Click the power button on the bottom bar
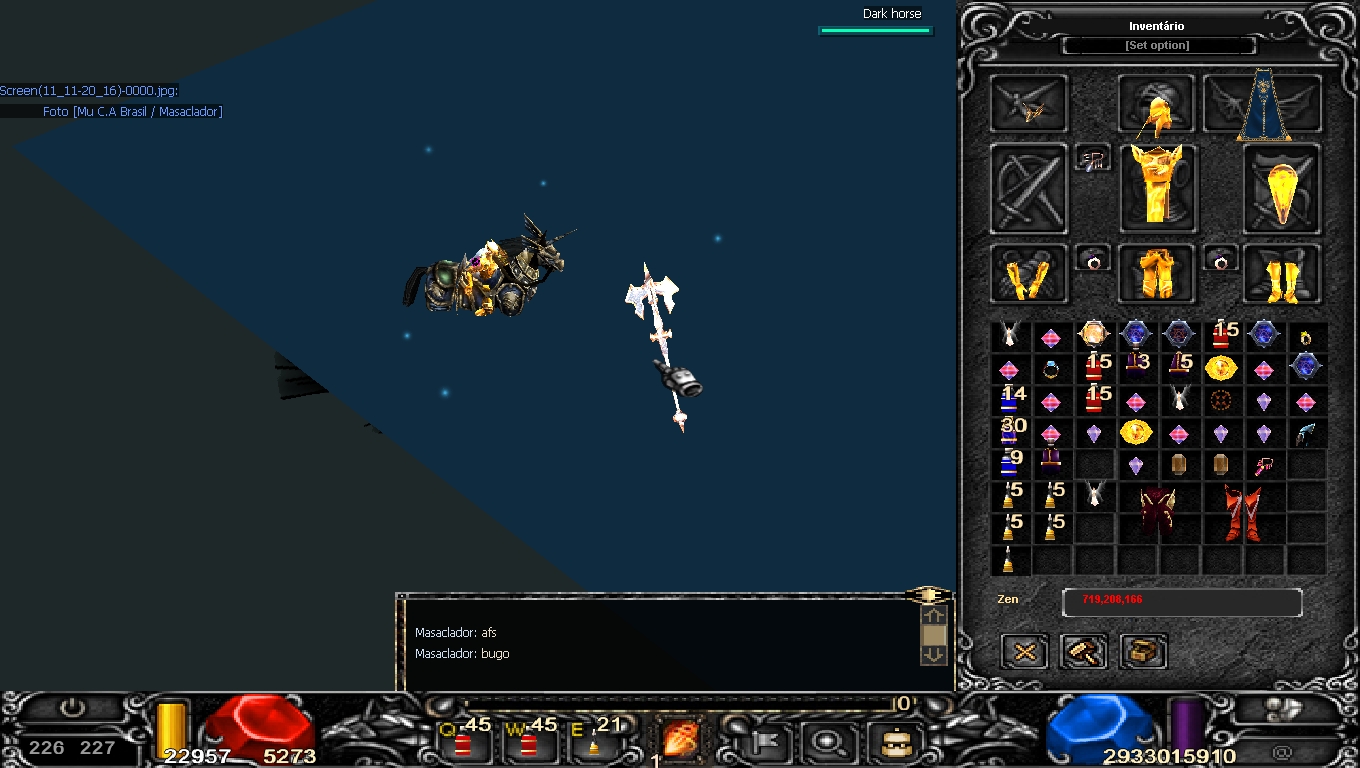Image resolution: width=1360 pixels, height=768 pixels. (x=73, y=708)
